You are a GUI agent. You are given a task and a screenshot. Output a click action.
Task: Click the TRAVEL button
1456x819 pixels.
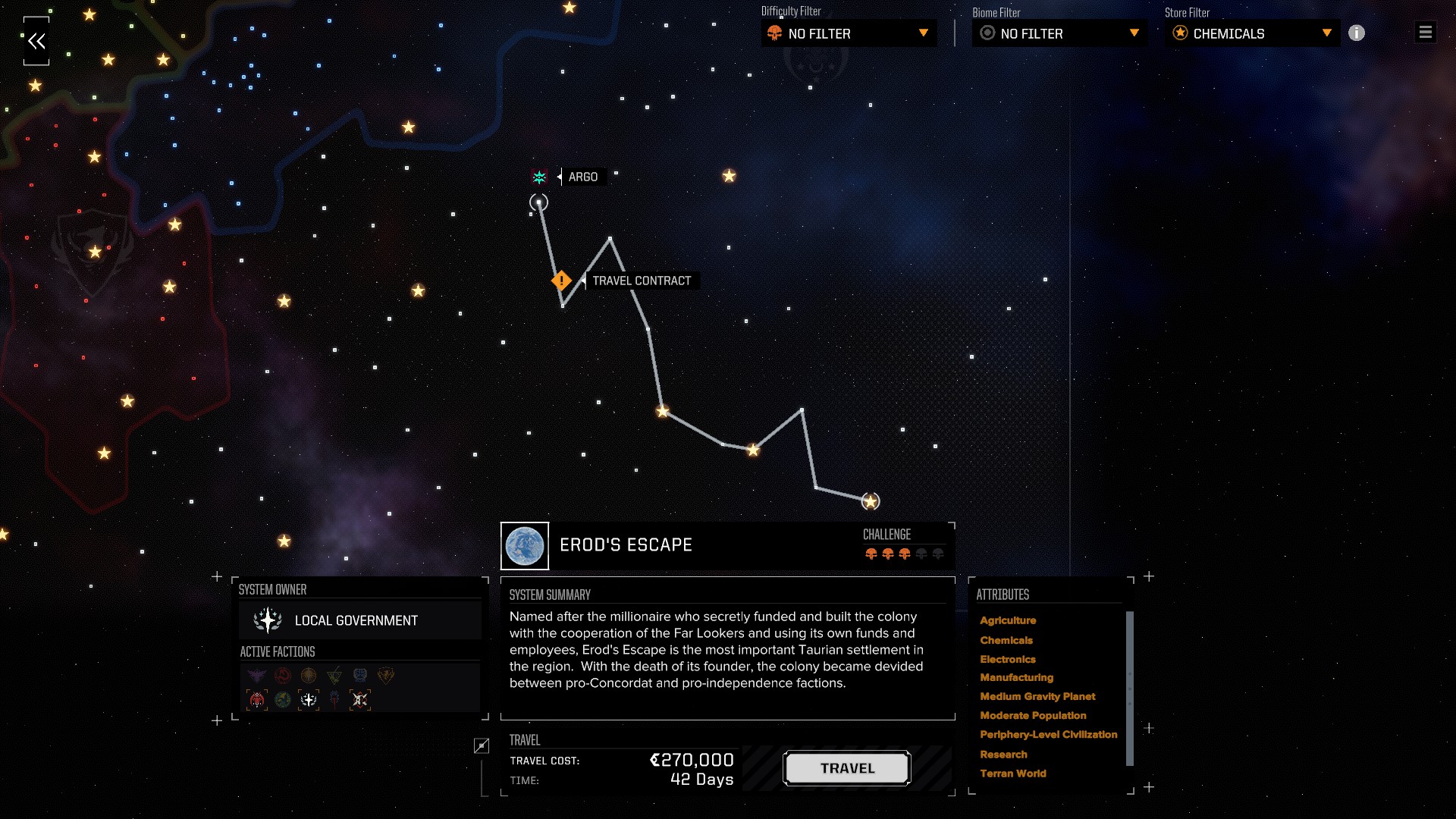(847, 768)
